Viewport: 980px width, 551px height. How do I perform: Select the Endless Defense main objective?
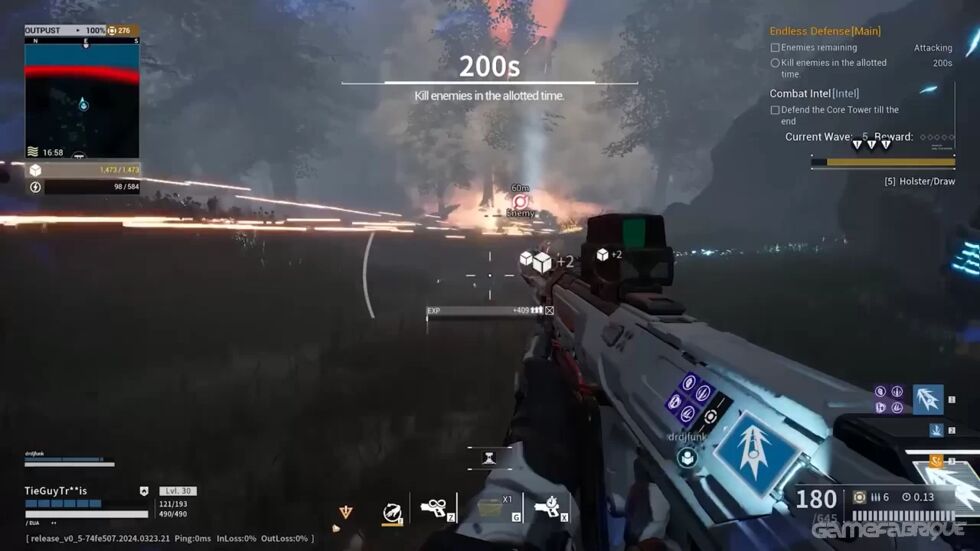(825, 31)
